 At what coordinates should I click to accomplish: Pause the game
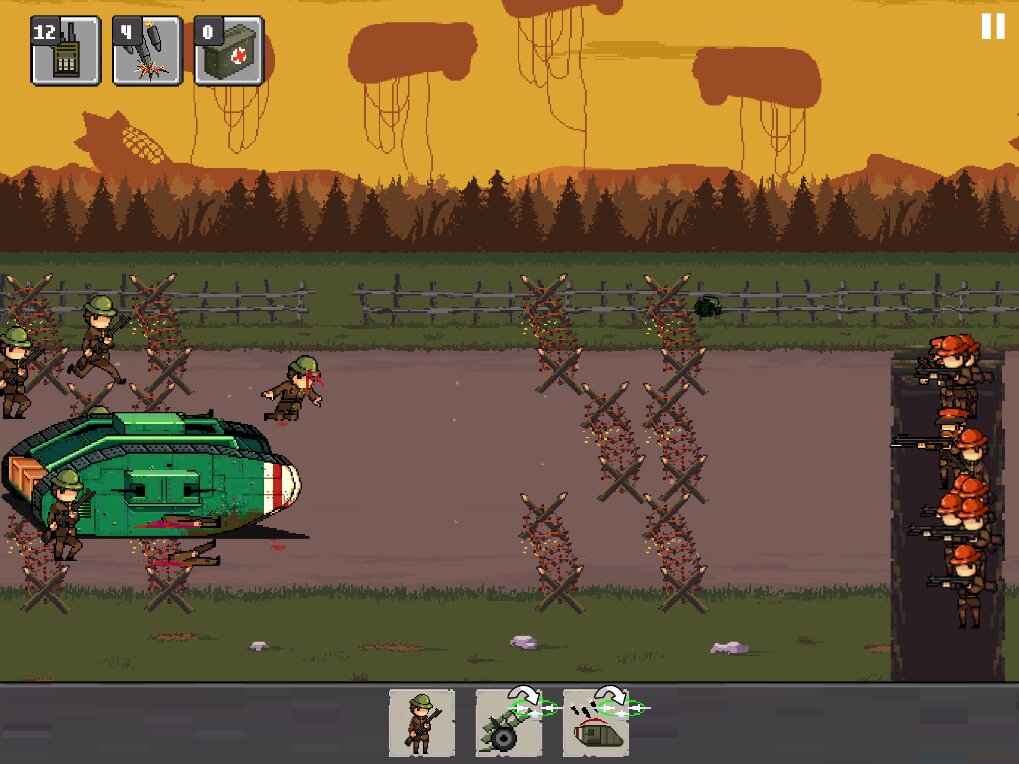pos(992,26)
